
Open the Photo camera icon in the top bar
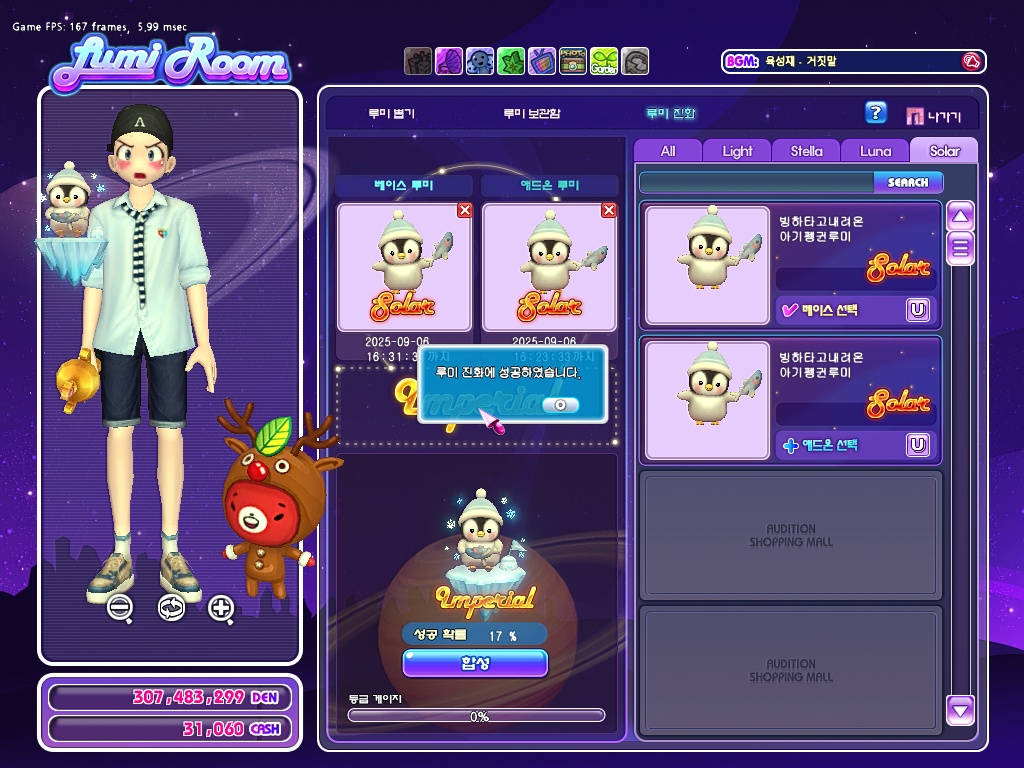point(573,62)
